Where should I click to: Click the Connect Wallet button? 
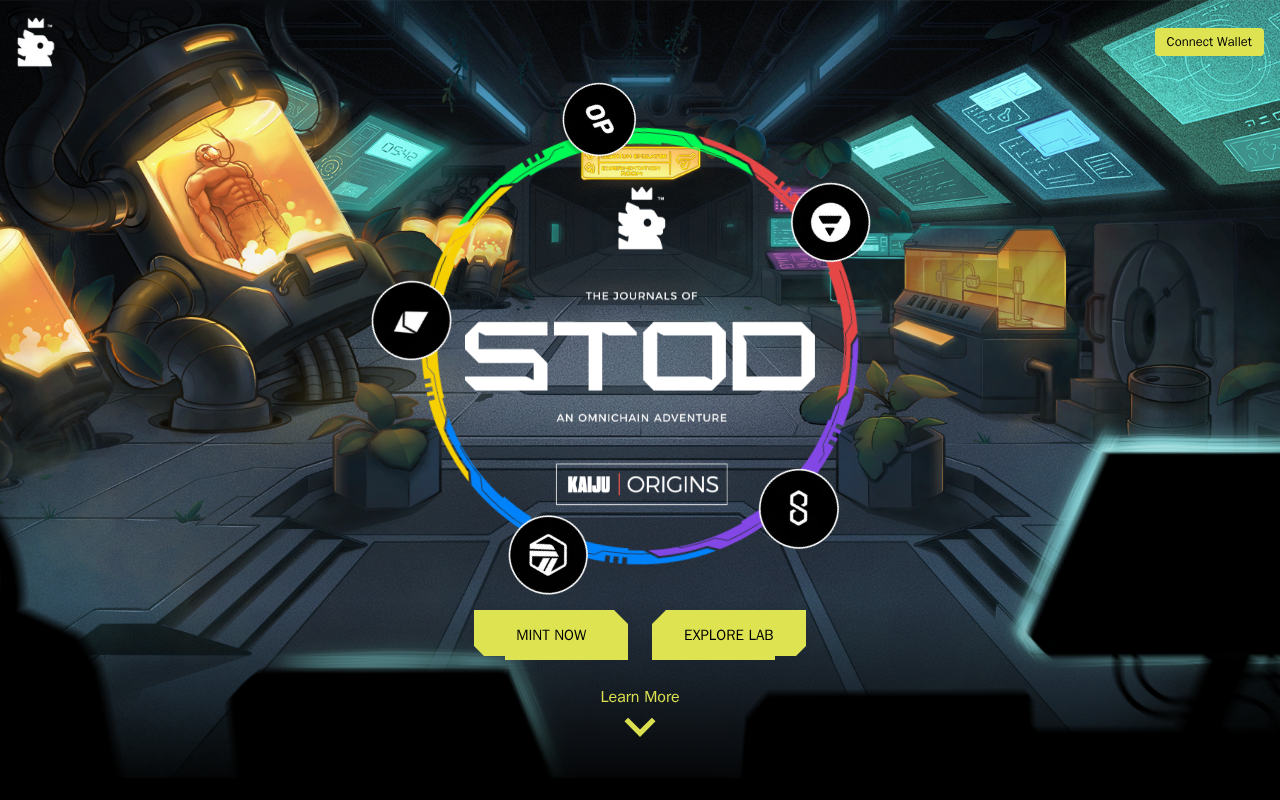pyautogui.click(x=1209, y=42)
